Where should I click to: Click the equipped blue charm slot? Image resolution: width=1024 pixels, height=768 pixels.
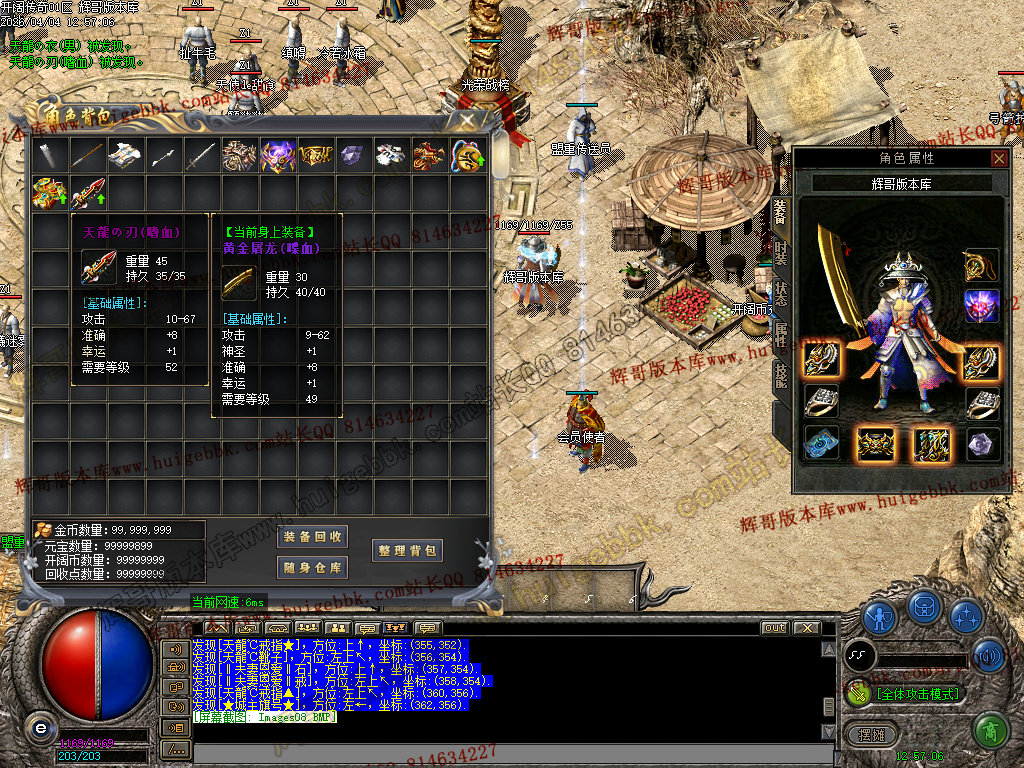[822, 443]
